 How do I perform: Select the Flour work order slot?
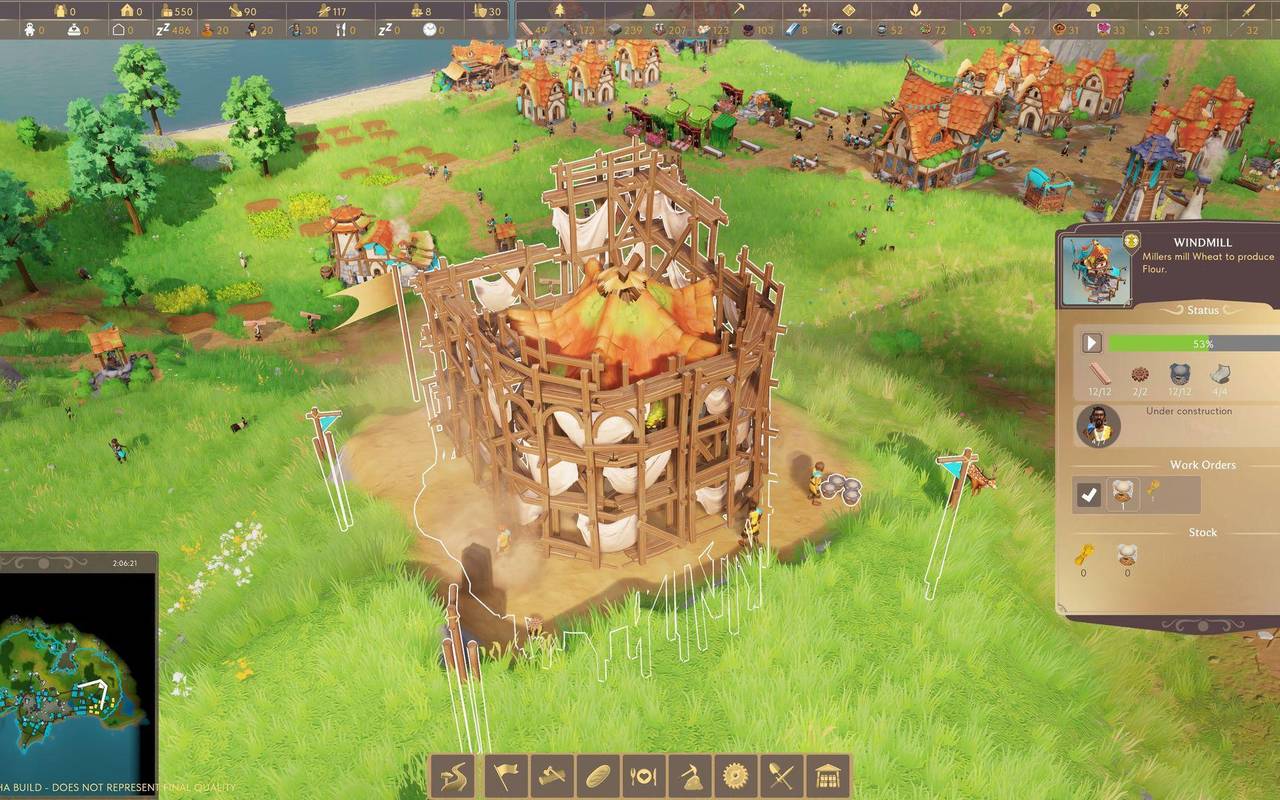click(x=1123, y=491)
